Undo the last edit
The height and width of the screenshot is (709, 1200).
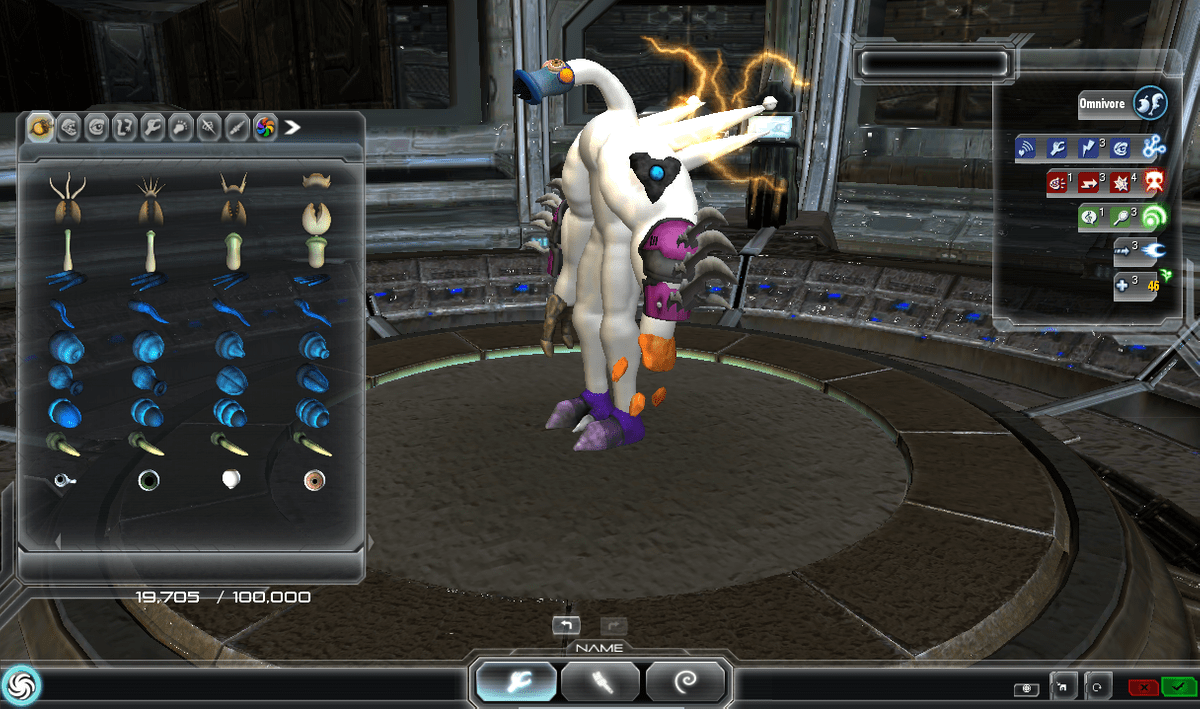(565, 626)
